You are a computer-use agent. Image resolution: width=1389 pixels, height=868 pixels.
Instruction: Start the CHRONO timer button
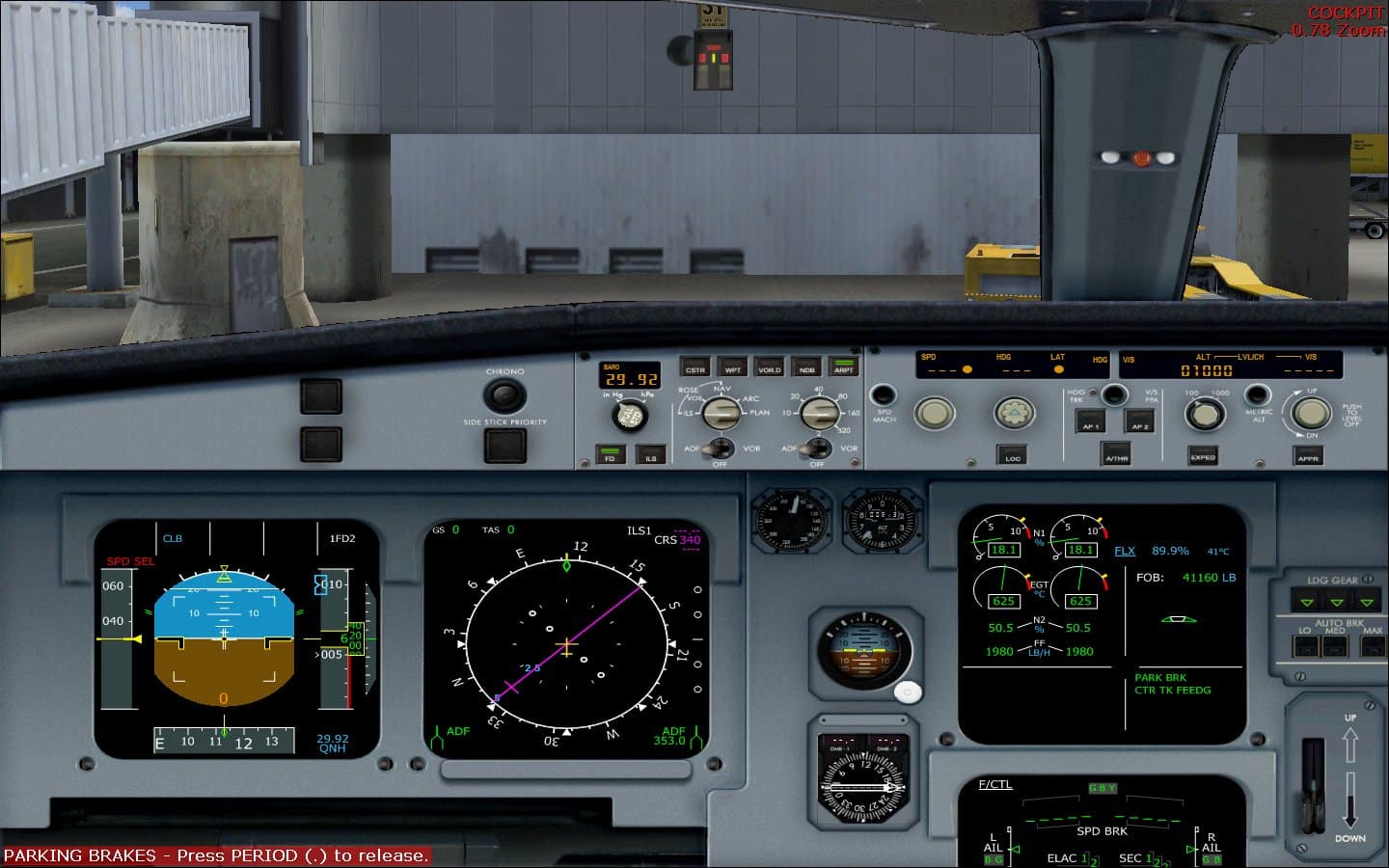(x=505, y=395)
